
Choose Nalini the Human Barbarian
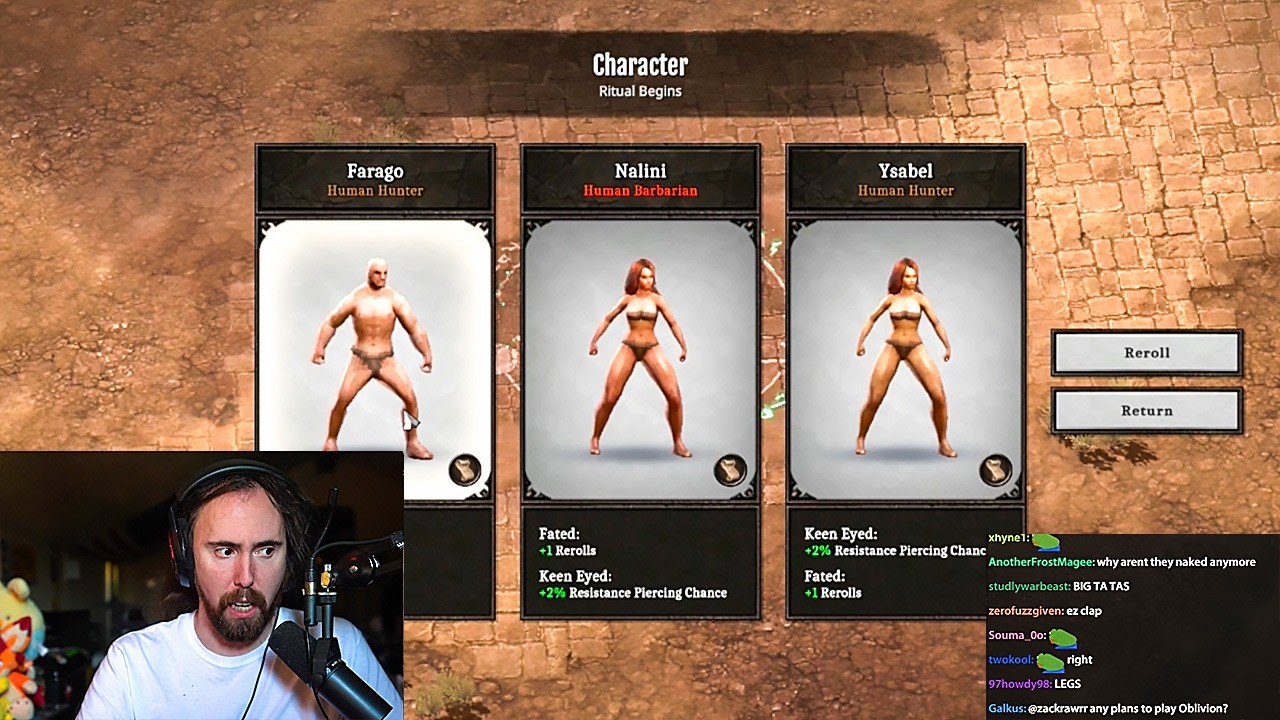tap(640, 340)
